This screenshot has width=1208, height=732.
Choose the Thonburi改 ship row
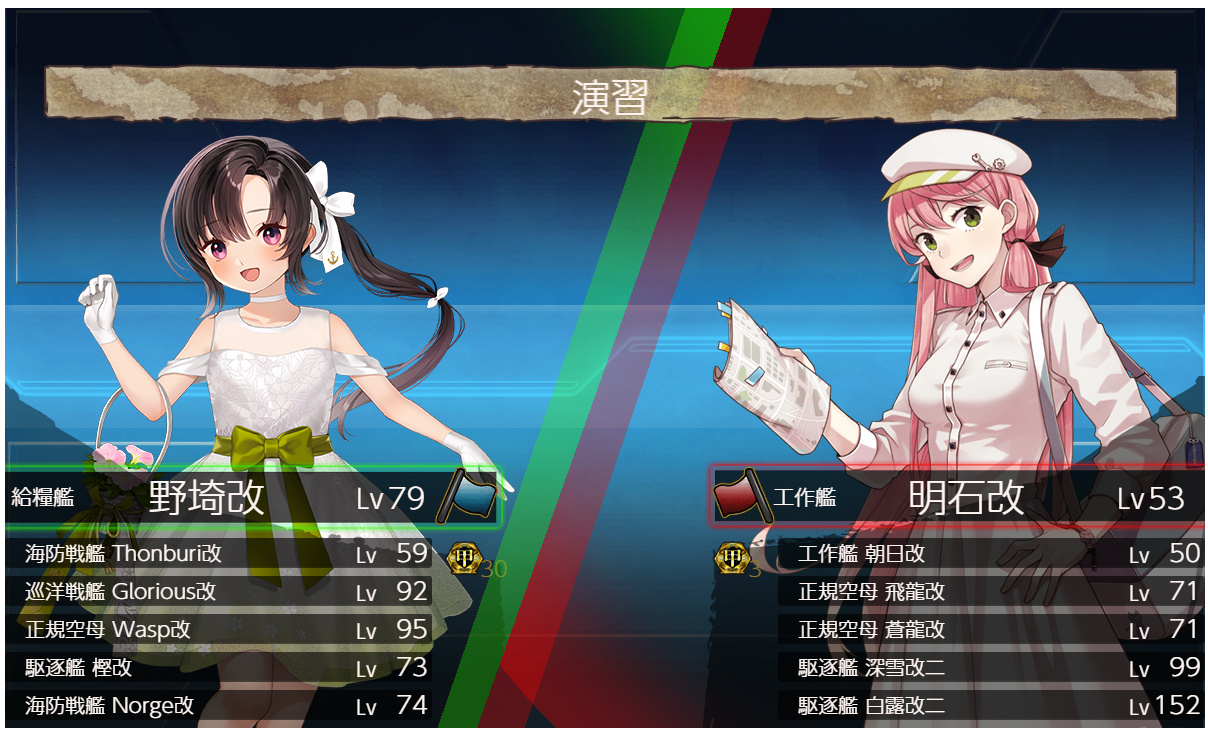click(x=225, y=554)
